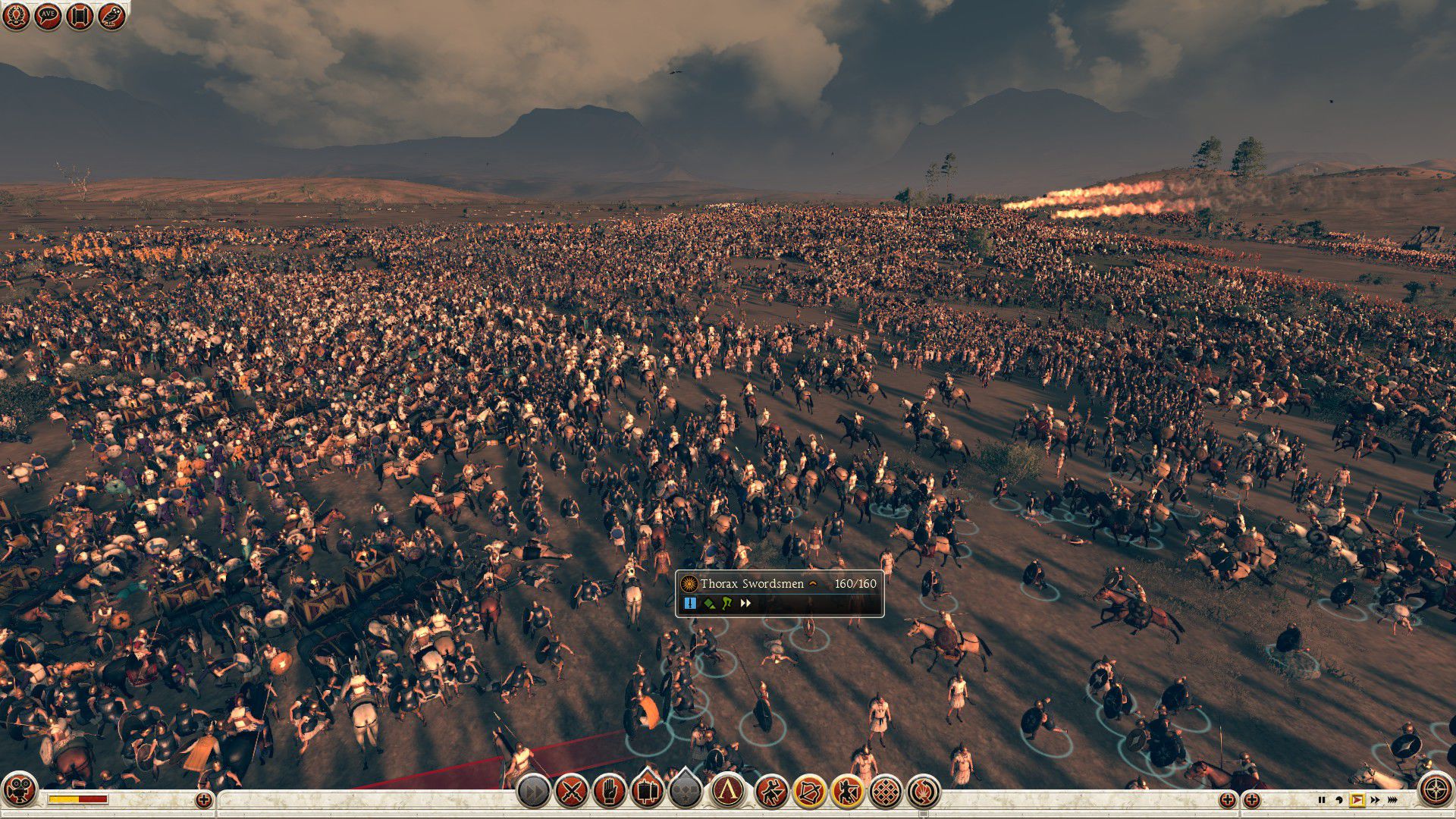This screenshot has height=819, width=1456.
Task: Select the diamond grid formation button
Action: (x=885, y=792)
